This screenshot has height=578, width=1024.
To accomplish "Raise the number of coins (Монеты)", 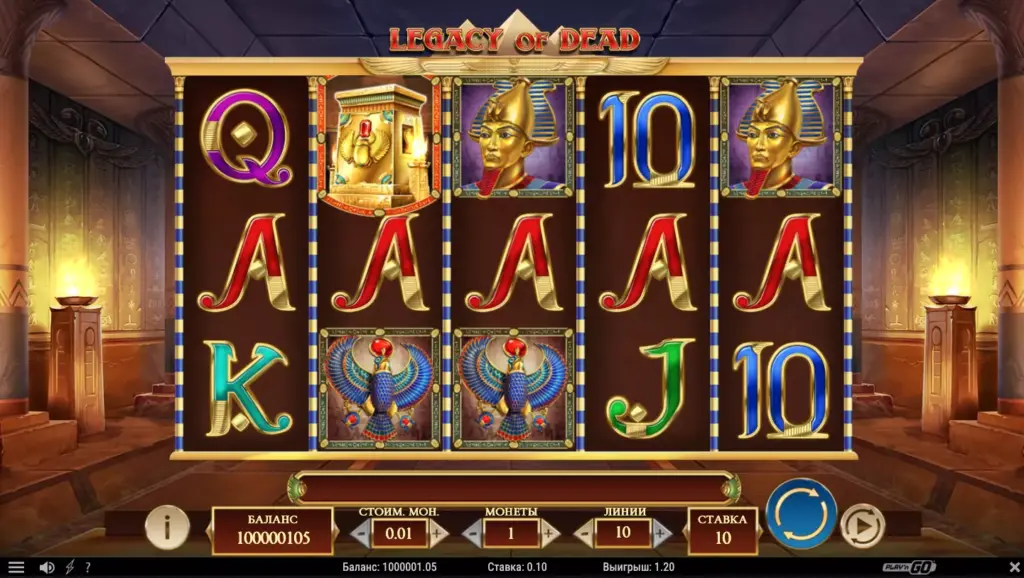I will click(x=548, y=533).
